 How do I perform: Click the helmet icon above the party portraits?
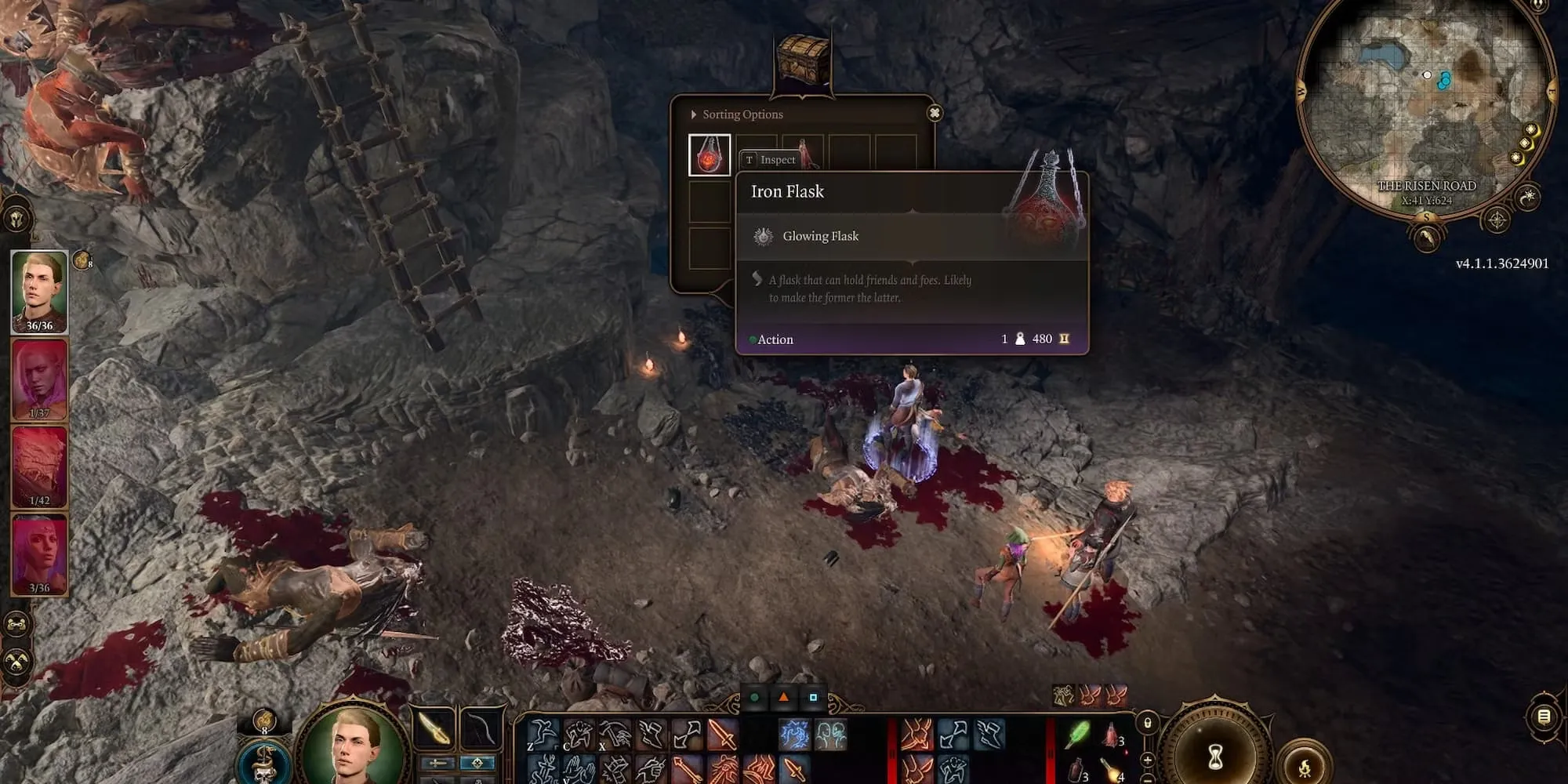(x=17, y=219)
